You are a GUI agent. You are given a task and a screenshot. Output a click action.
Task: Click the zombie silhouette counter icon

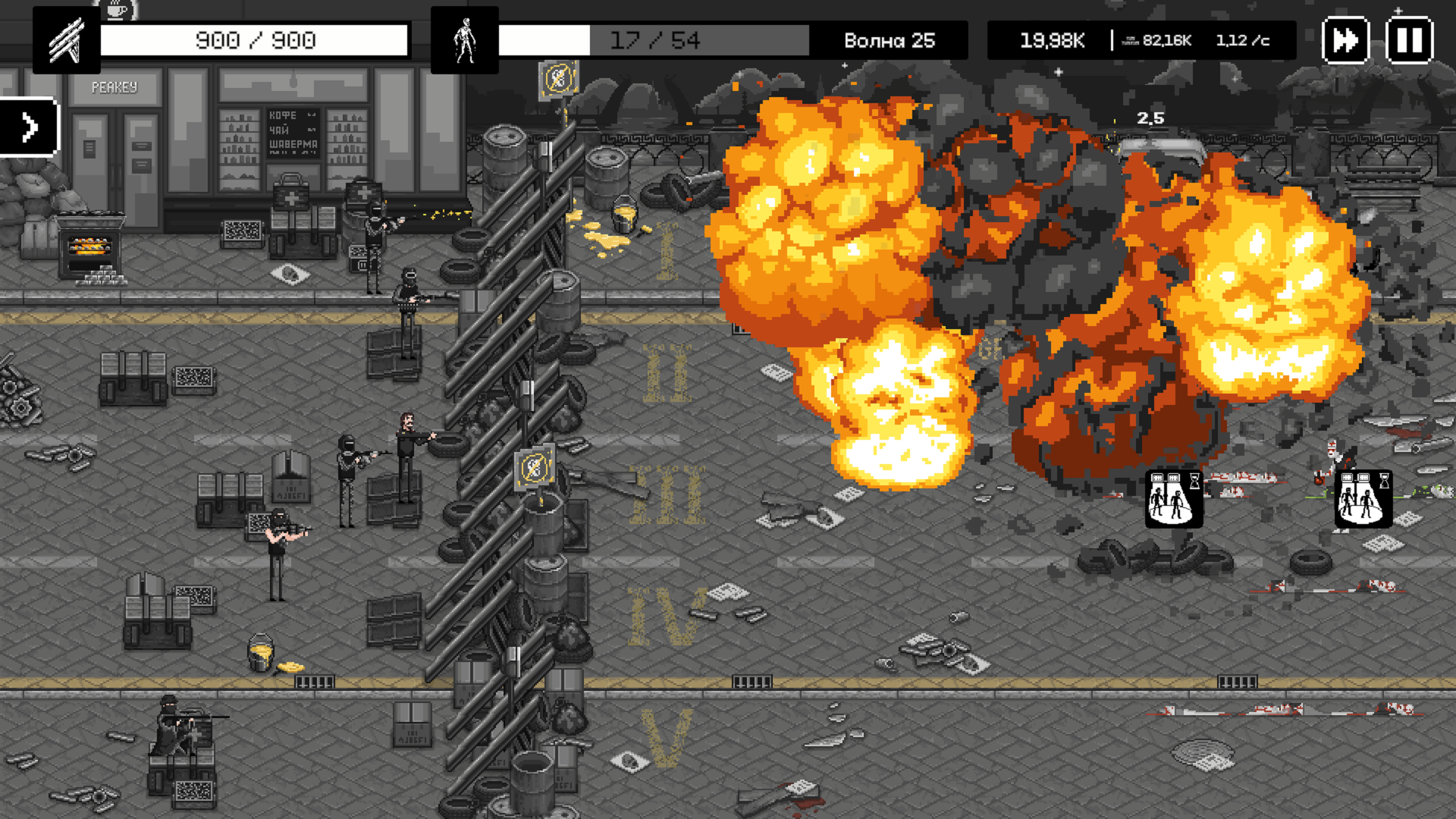click(465, 41)
